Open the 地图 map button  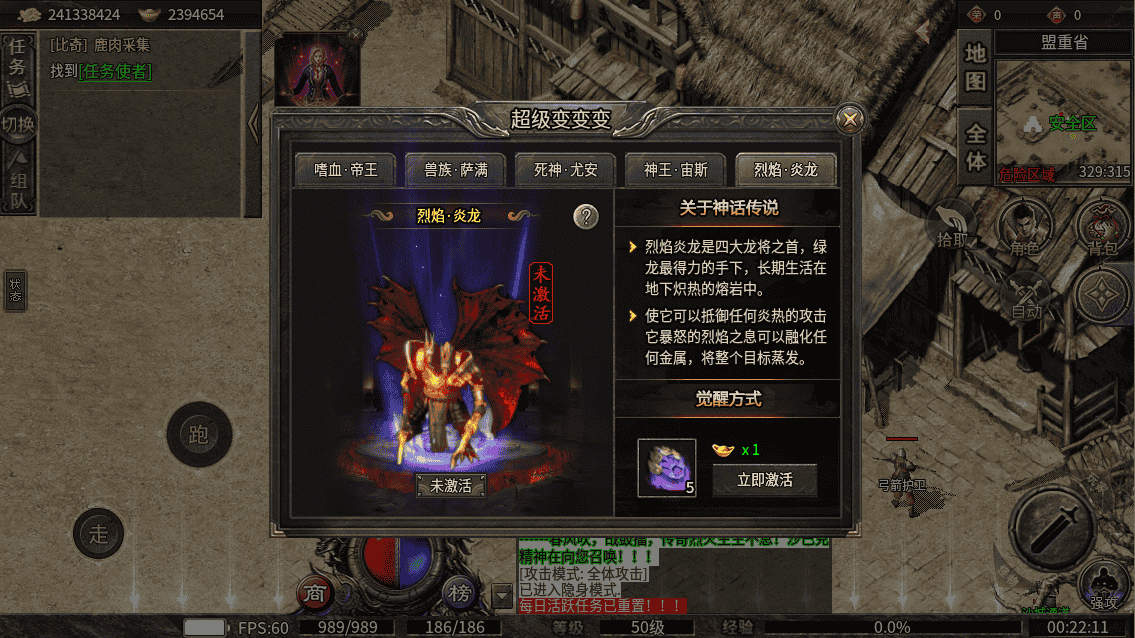[x=975, y=66]
